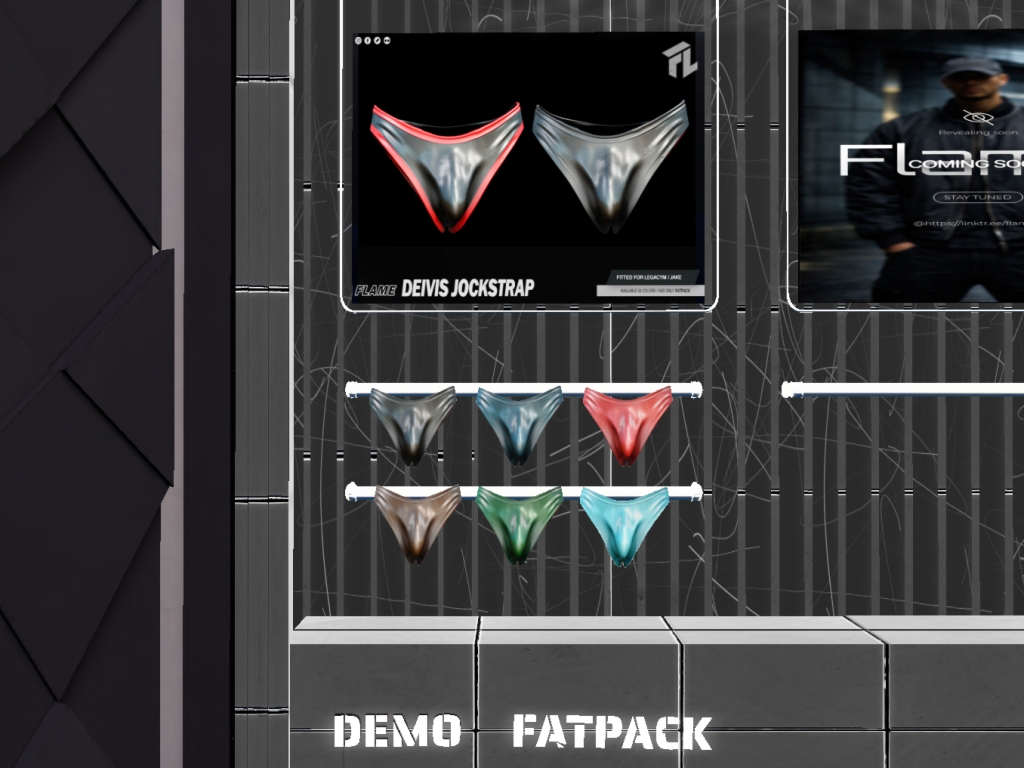
Task: Select the green jockstrap
Action: [518, 520]
